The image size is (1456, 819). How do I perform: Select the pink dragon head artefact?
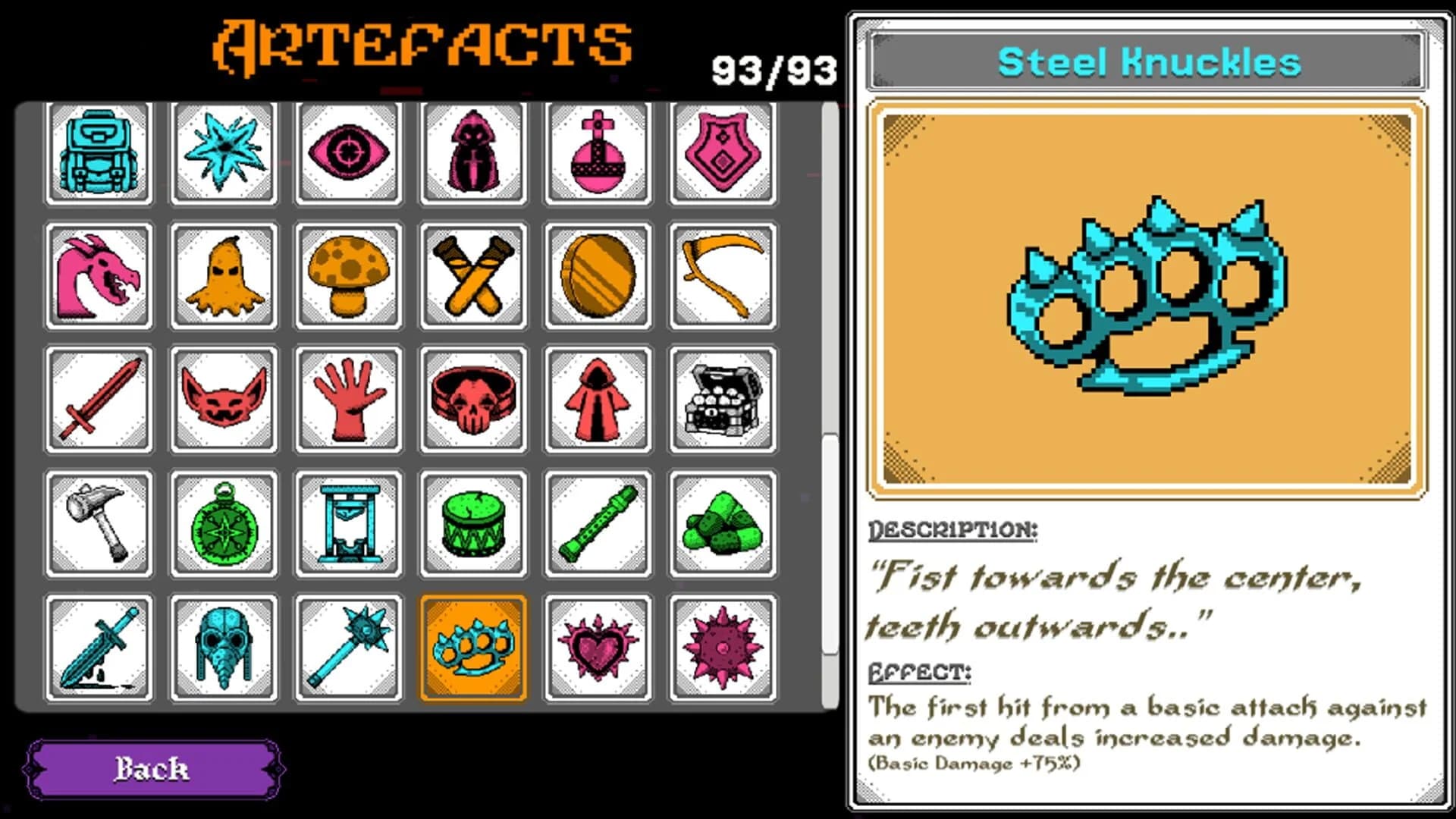[99, 277]
